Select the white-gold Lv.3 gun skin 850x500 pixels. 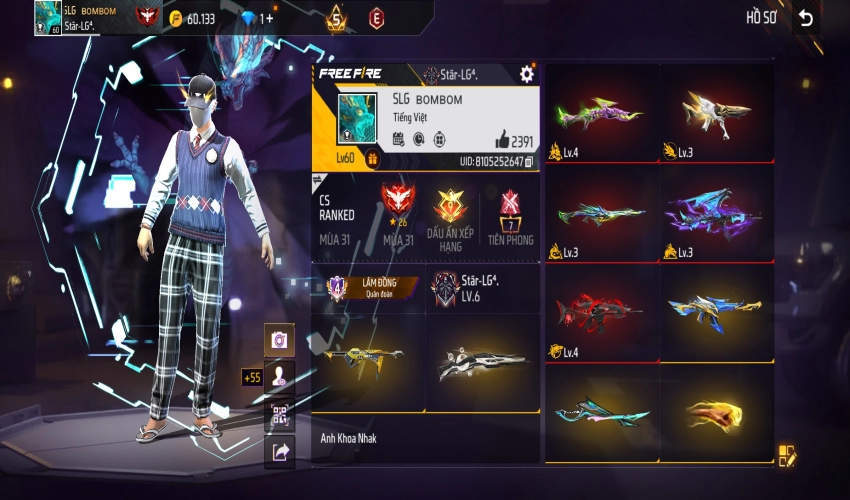(x=716, y=113)
